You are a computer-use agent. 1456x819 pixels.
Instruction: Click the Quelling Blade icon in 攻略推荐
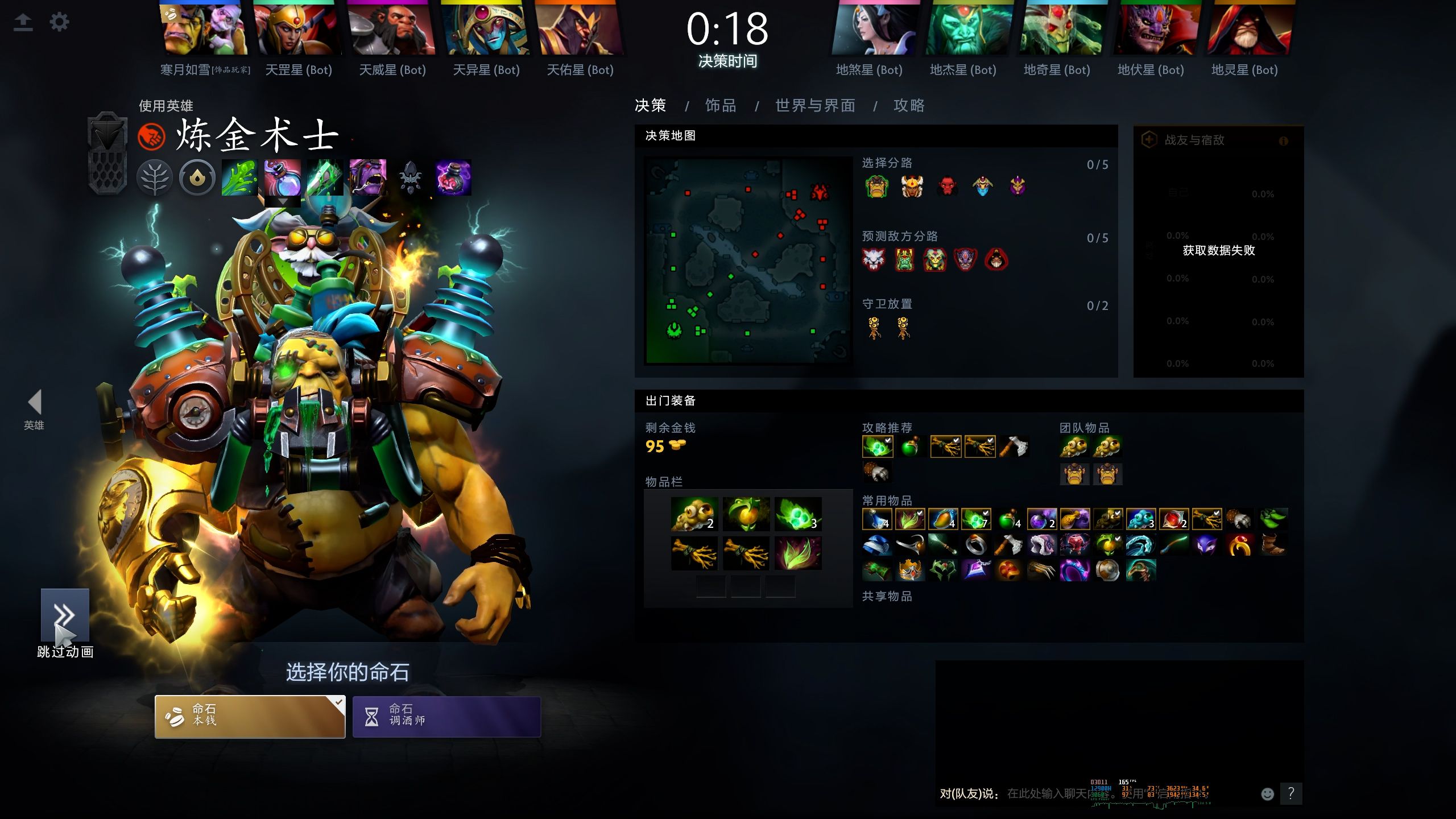click(x=1014, y=447)
